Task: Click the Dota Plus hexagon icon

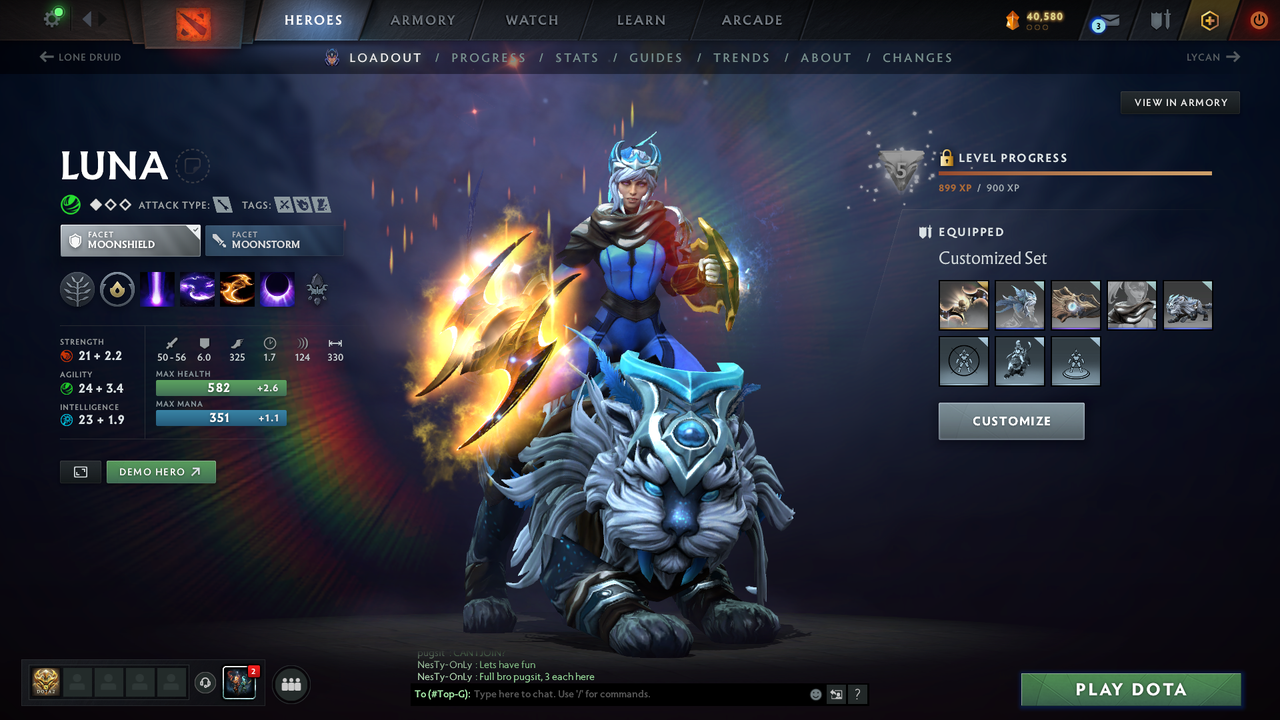Action: click(x=1209, y=19)
